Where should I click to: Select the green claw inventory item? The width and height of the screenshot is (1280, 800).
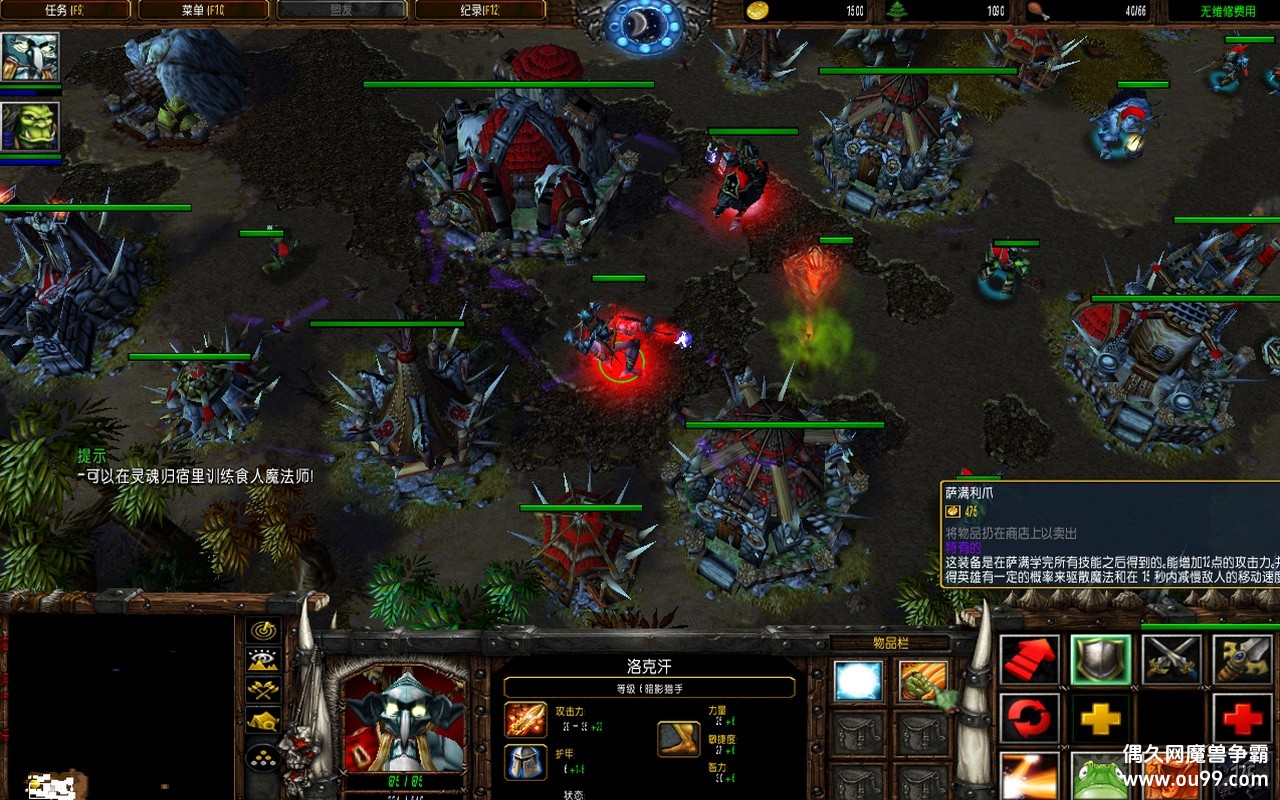(x=922, y=681)
